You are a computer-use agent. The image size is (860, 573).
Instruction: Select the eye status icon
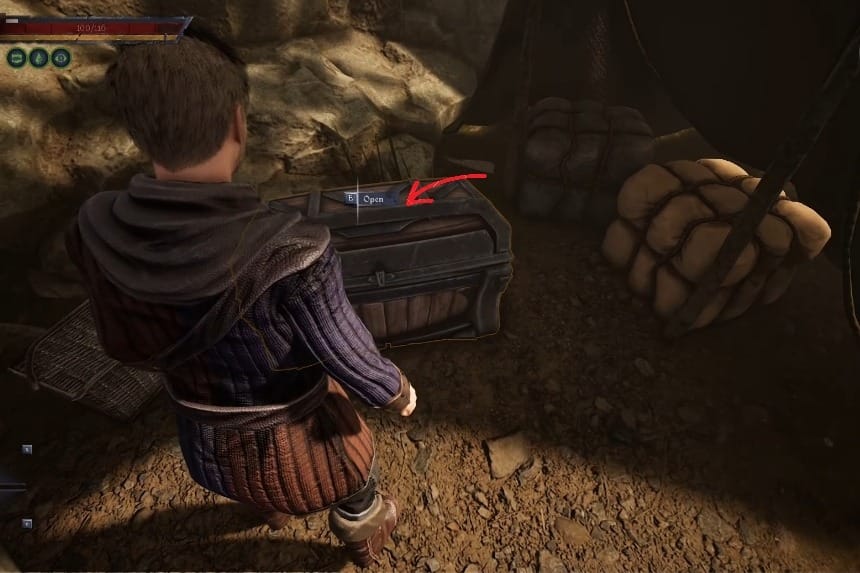(x=61, y=58)
